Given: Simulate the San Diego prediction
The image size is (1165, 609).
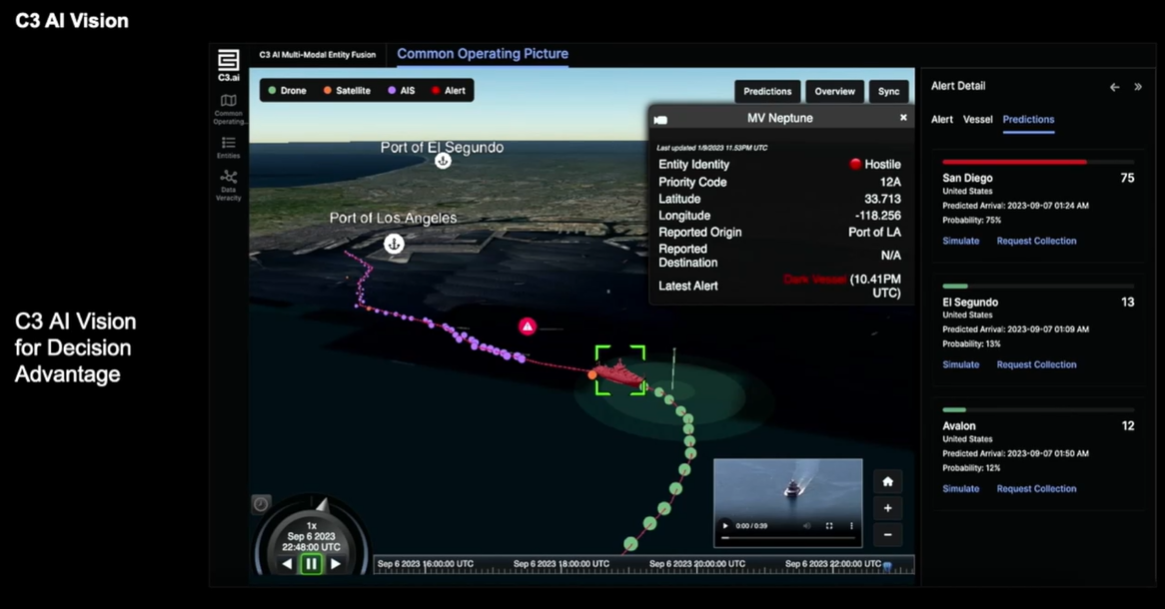Looking at the screenshot, I should (960, 241).
